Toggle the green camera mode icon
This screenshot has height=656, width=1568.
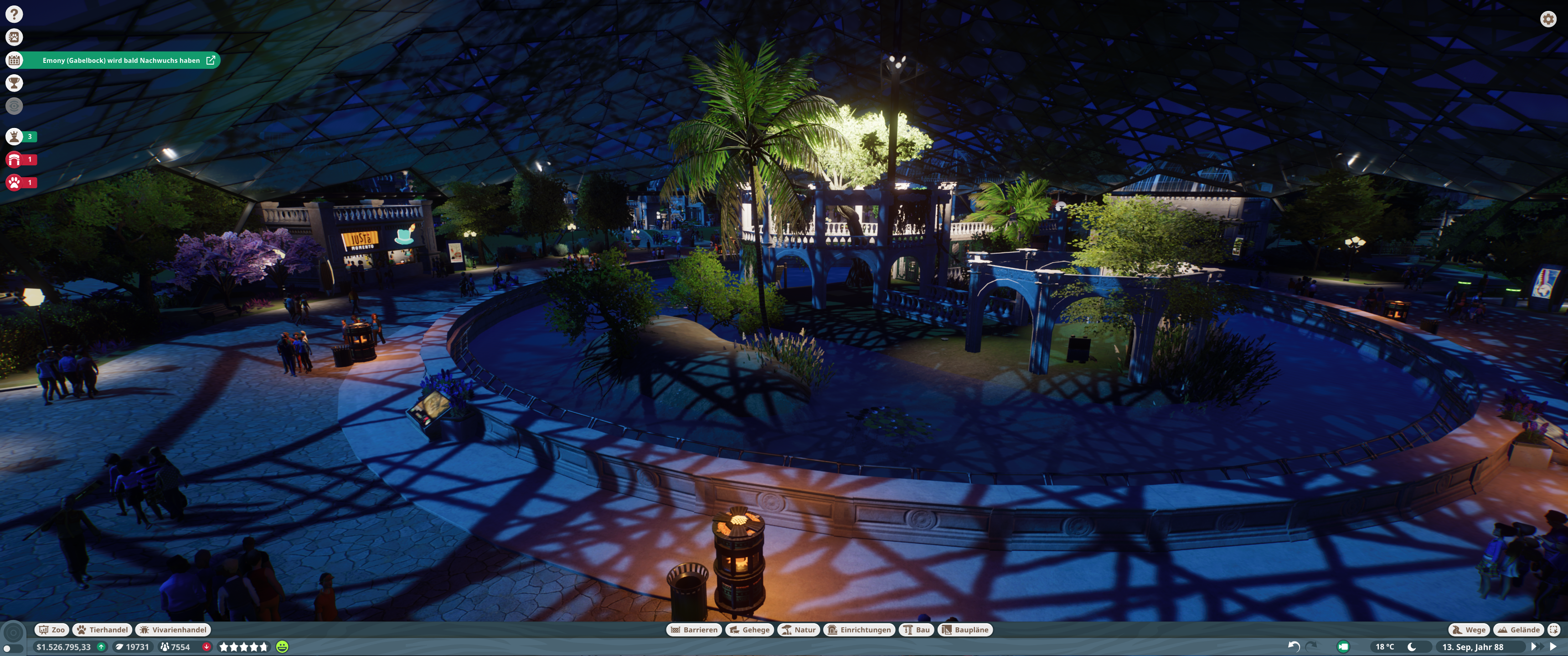pyautogui.click(x=1343, y=647)
